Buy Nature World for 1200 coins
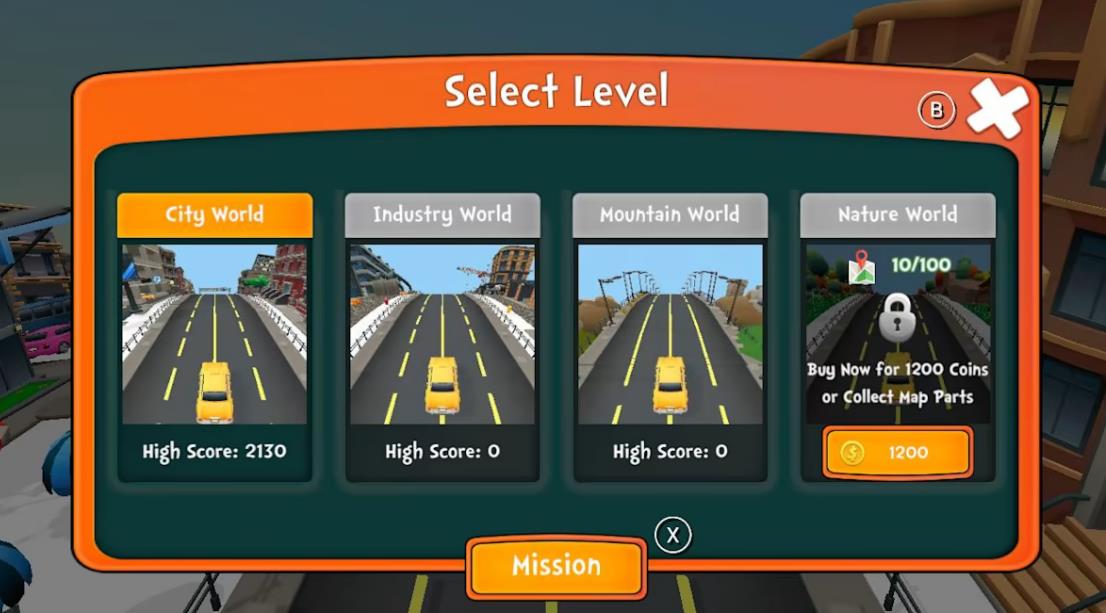Screen dimensions: 1106x613 click(x=897, y=453)
